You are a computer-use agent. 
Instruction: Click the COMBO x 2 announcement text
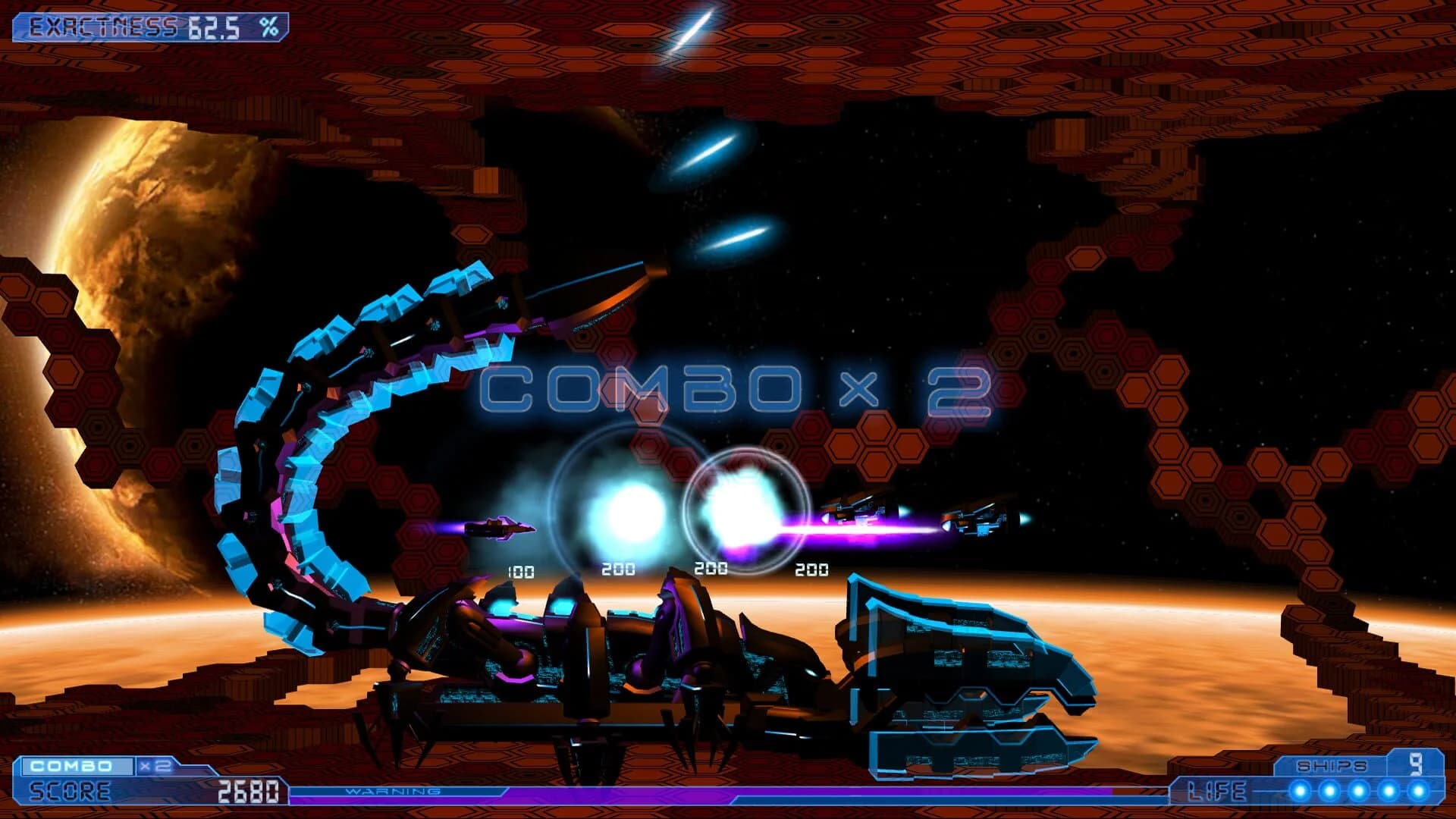tap(739, 389)
